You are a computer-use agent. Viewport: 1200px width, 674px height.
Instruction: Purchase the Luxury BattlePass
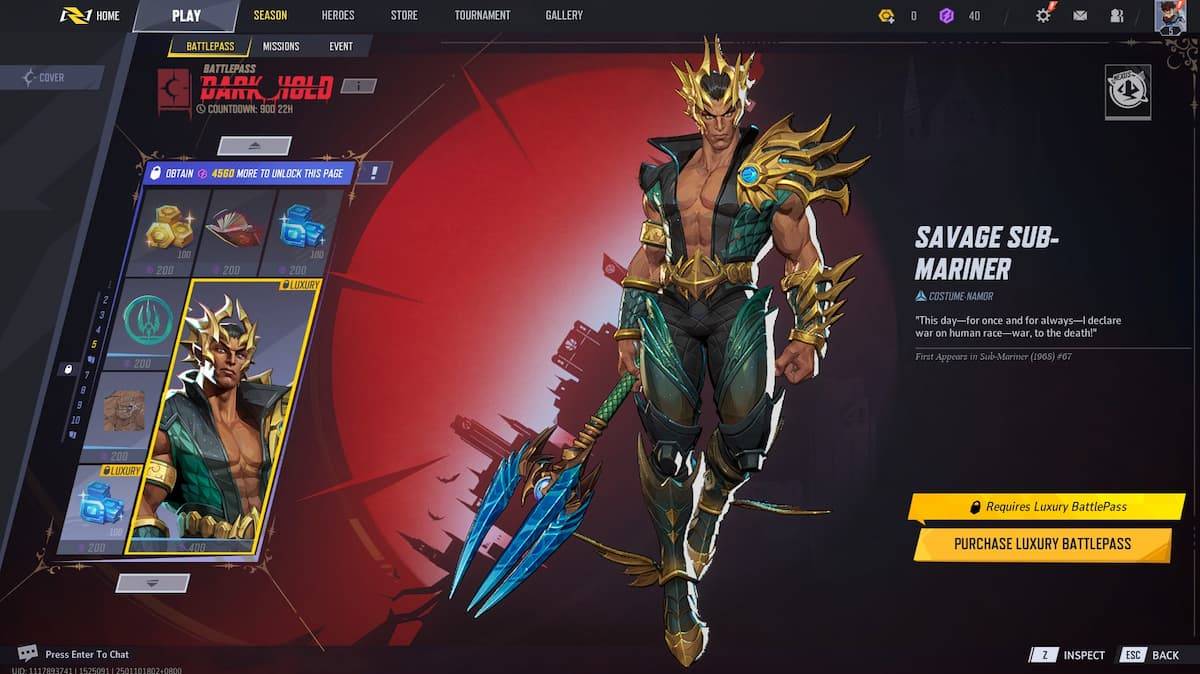click(x=1041, y=544)
